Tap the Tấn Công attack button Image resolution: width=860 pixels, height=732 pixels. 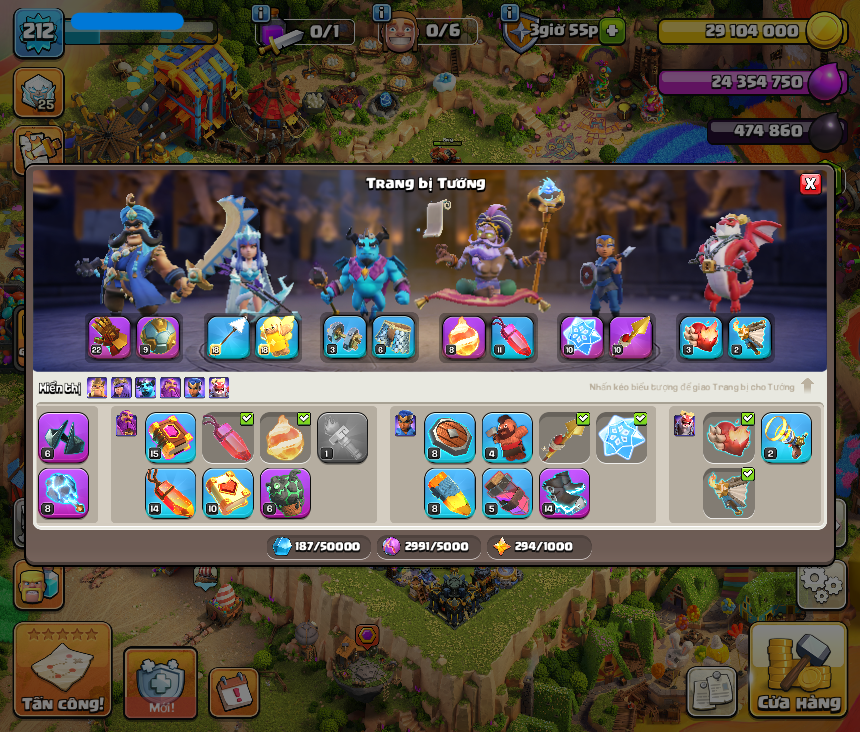coord(63,672)
